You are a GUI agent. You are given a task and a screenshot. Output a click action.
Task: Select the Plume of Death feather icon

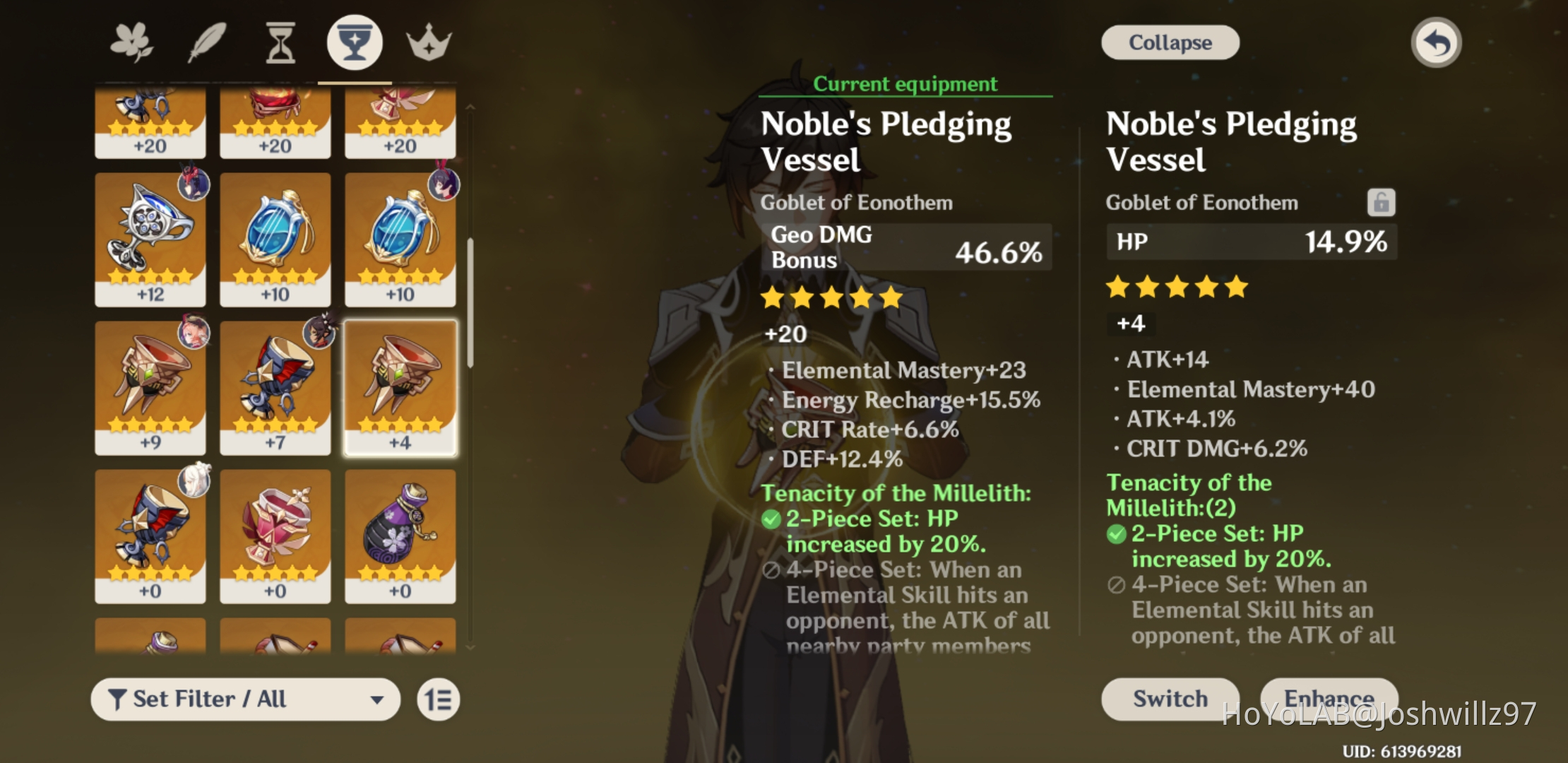206,42
